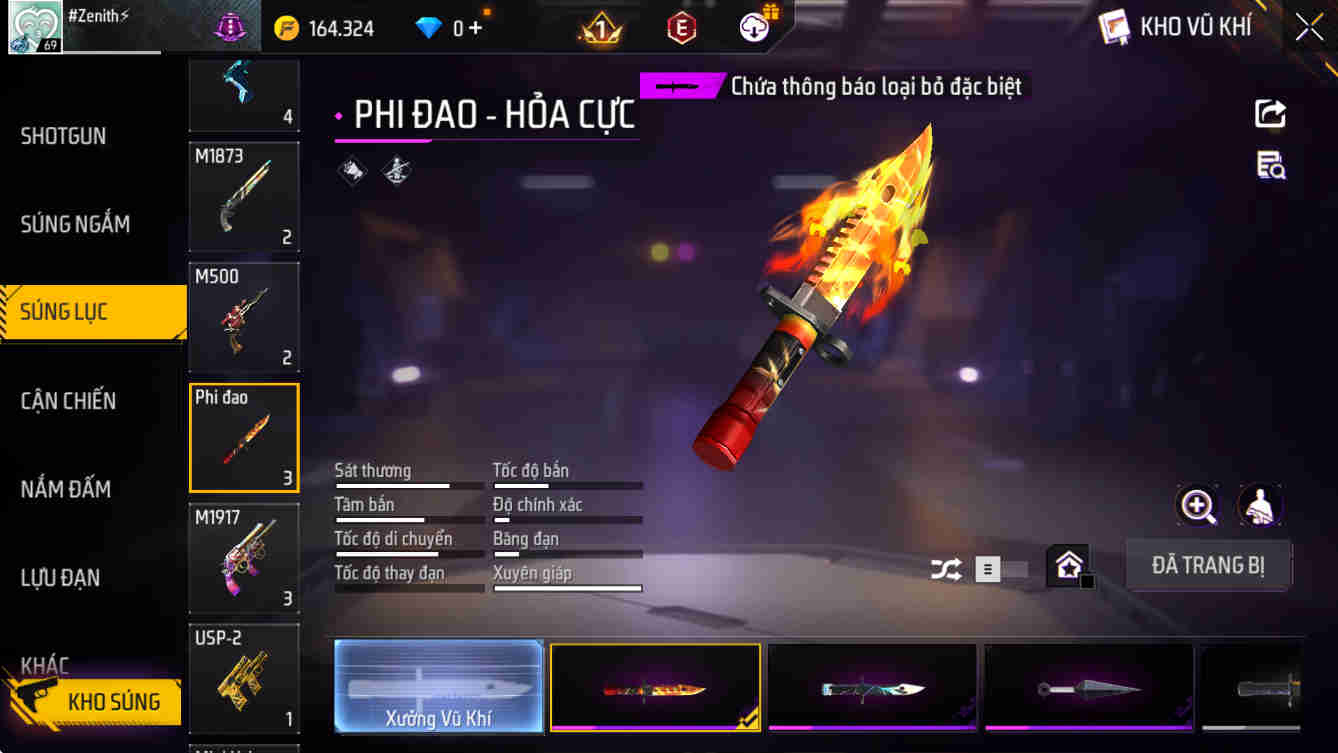Select the E event icon in the top bar
The height and width of the screenshot is (753, 1338).
(681, 27)
